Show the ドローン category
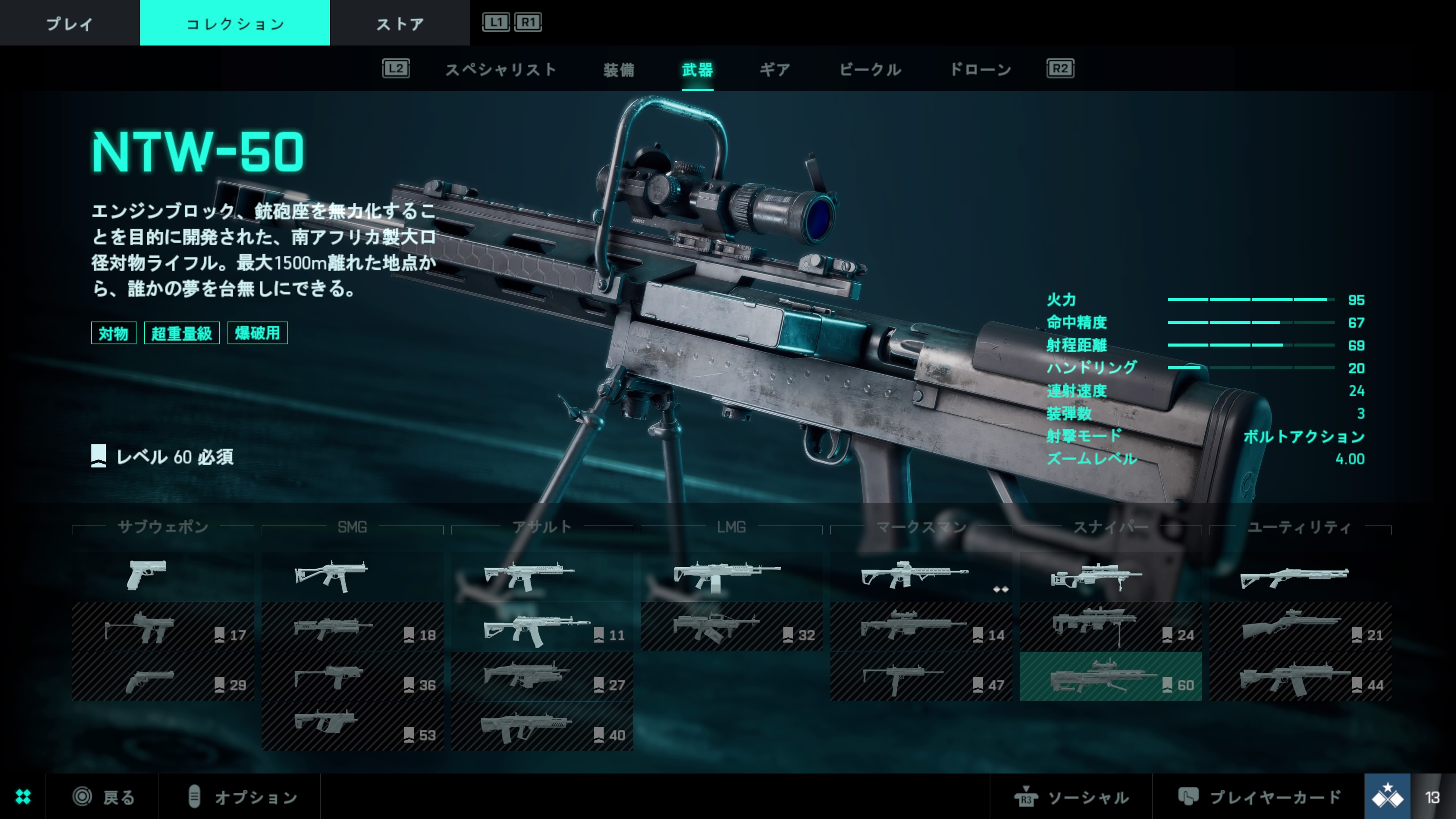Screen dimensions: 1456x819 pyautogui.click(x=980, y=69)
